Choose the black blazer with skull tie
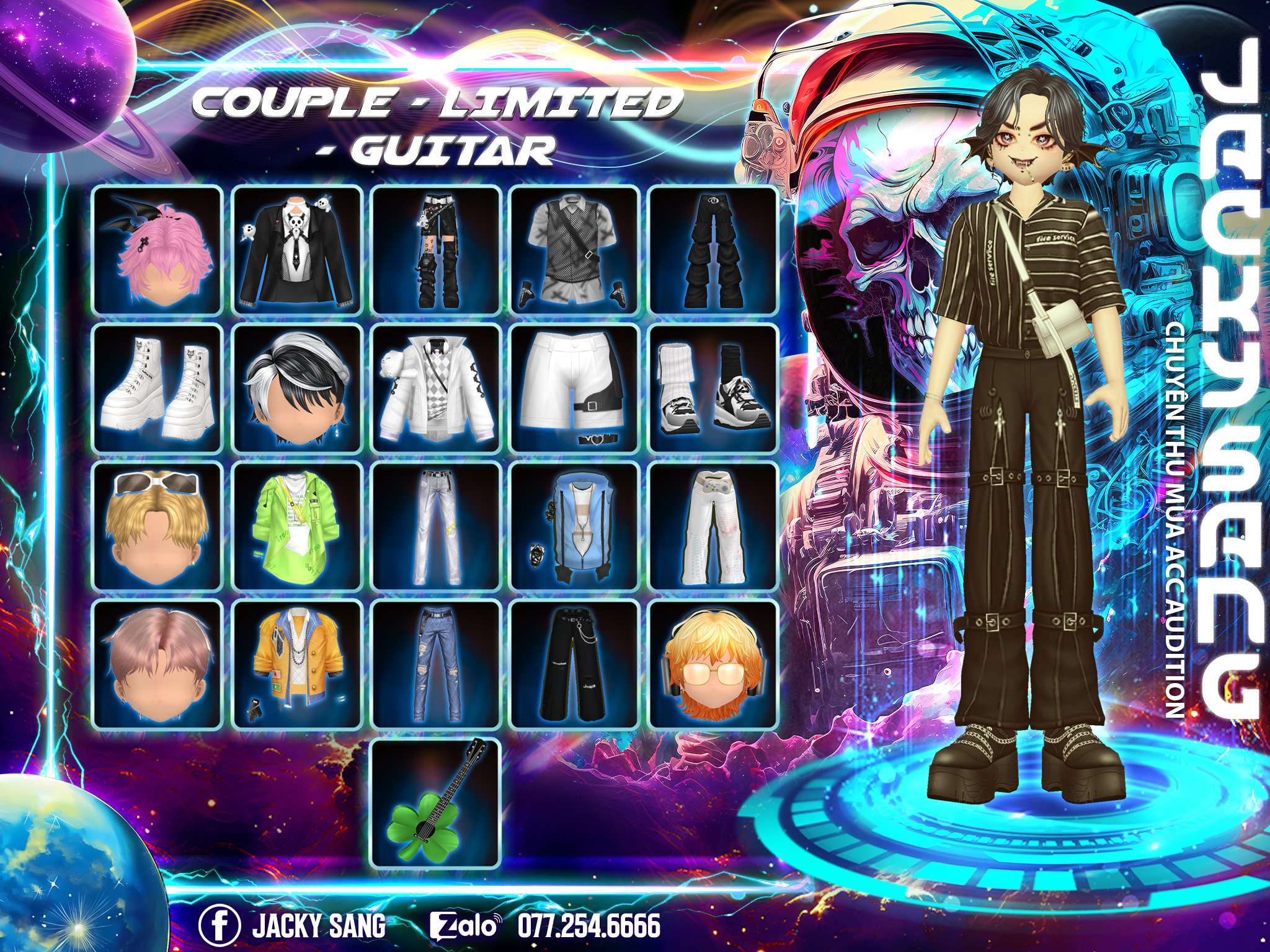Viewport: 1270px width, 952px height. [x=297, y=250]
